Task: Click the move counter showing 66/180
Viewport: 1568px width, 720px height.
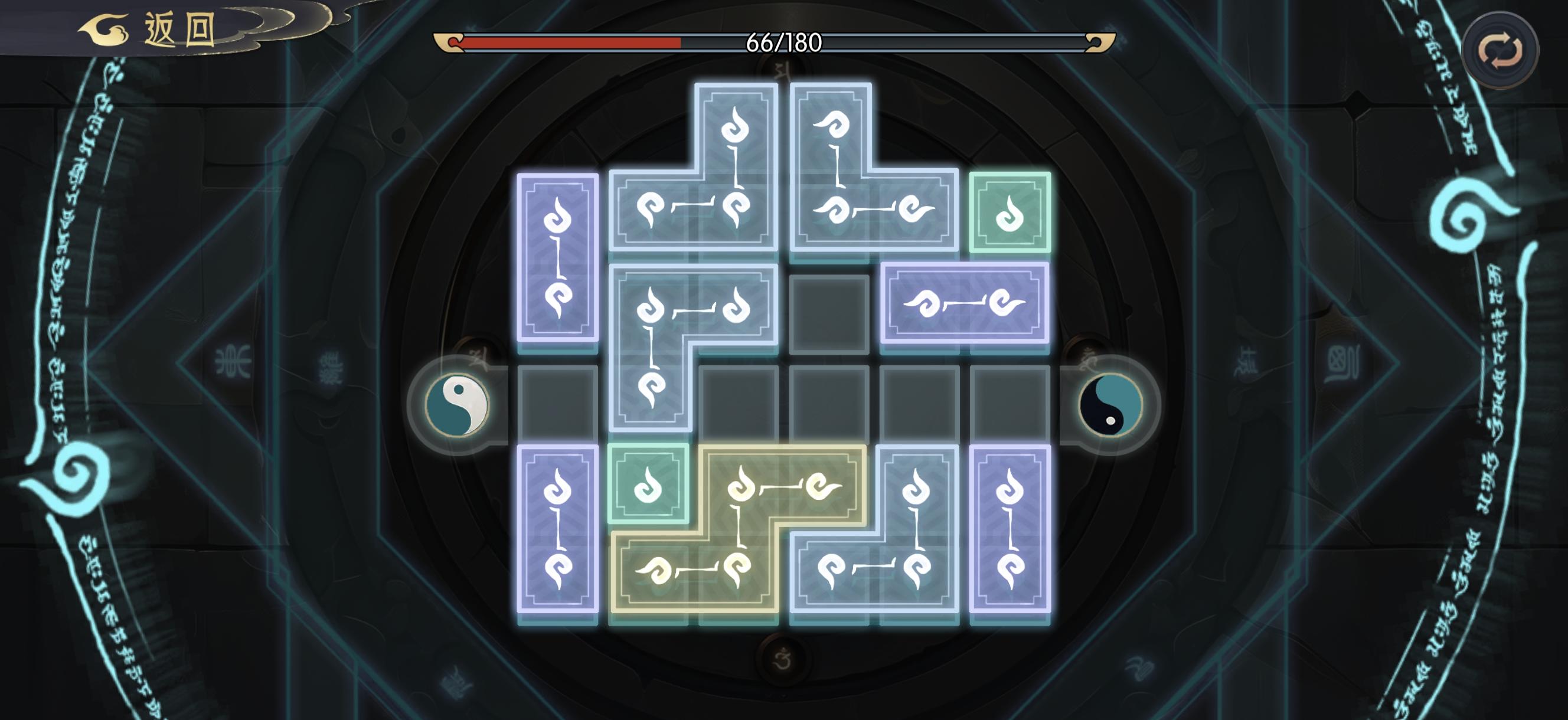Action: tap(784, 43)
